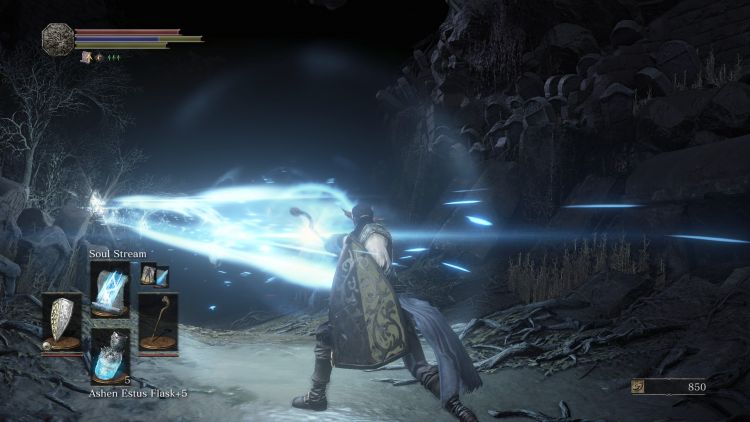Click the left-hand shield equipment slot
The image size is (750, 422).
click(x=62, y=322)
